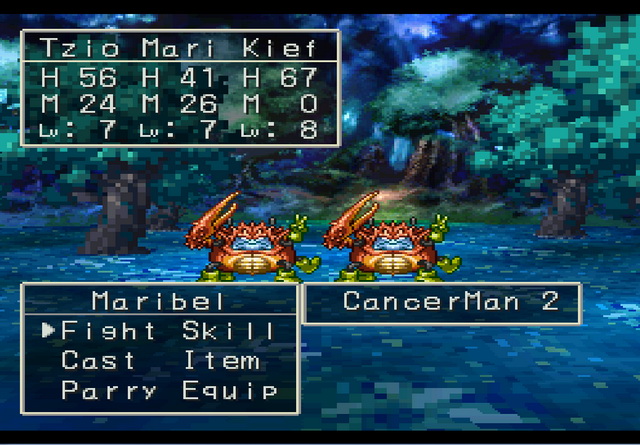640x445 pixels.
Task: Open the Skill command list
Action: [x=229, y=331]
